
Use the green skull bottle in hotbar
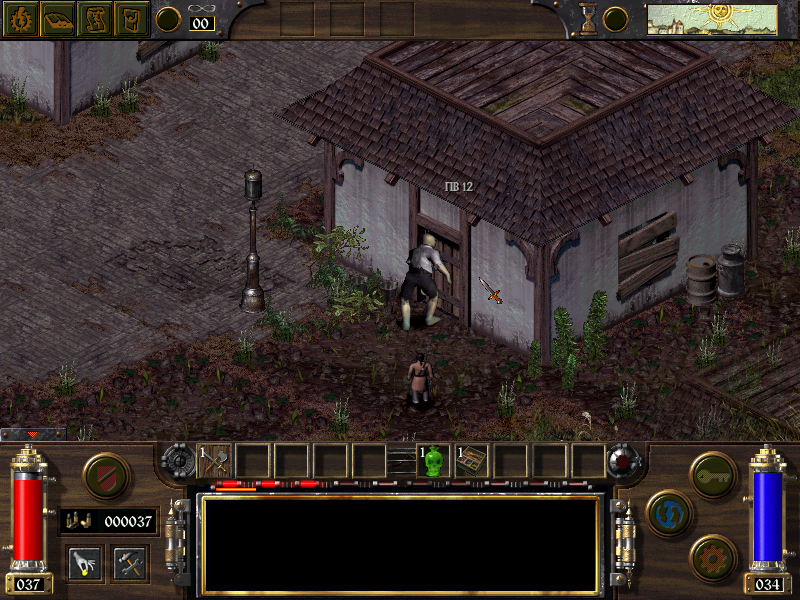[434, 461]
